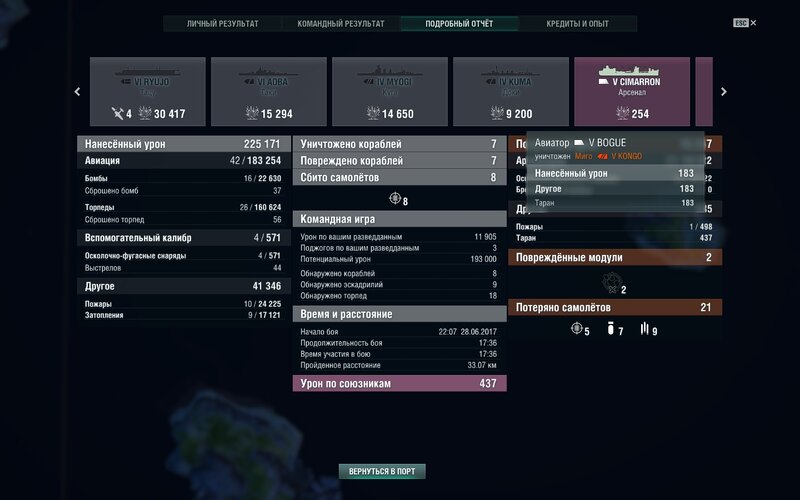
Task: Choose the VI Aoba ship card
Action: pyautogui.click(x=269, y=91)
